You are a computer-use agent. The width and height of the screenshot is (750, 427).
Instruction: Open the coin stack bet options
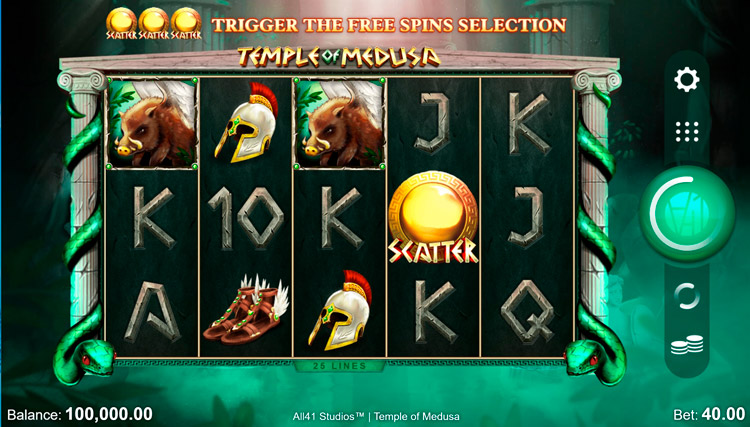[x=687, y=347]
